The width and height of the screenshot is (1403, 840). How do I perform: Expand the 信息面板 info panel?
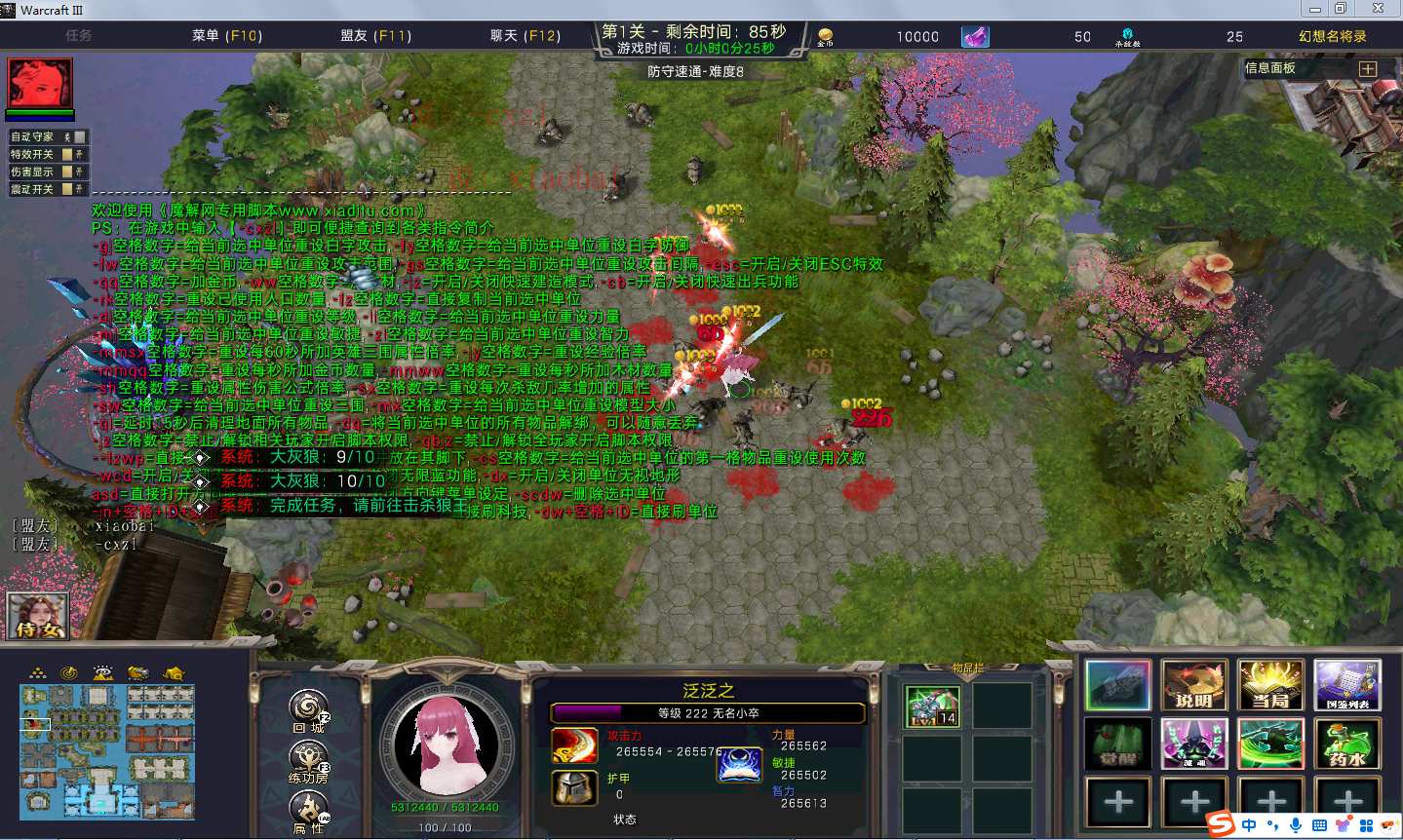pos(1367,69)
